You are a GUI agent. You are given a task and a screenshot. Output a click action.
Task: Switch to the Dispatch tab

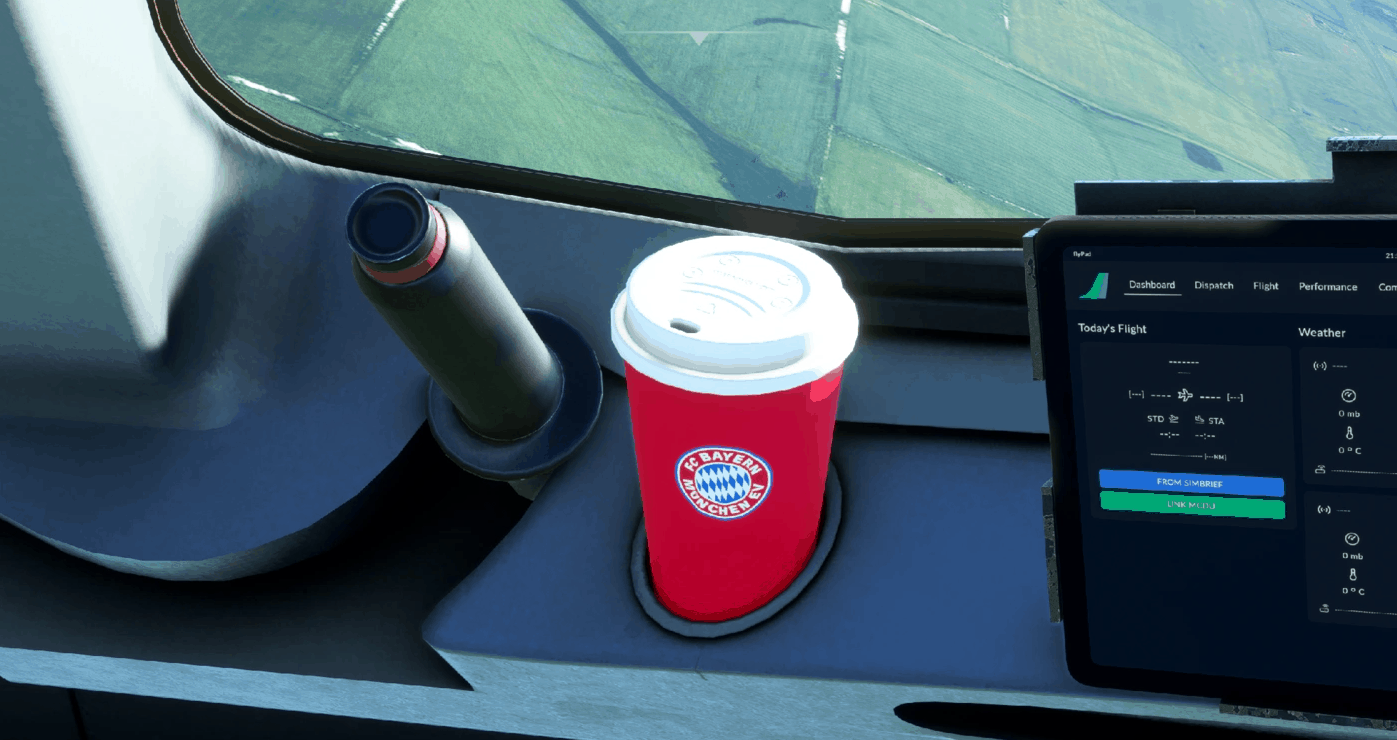click(x=1214, y=286)
